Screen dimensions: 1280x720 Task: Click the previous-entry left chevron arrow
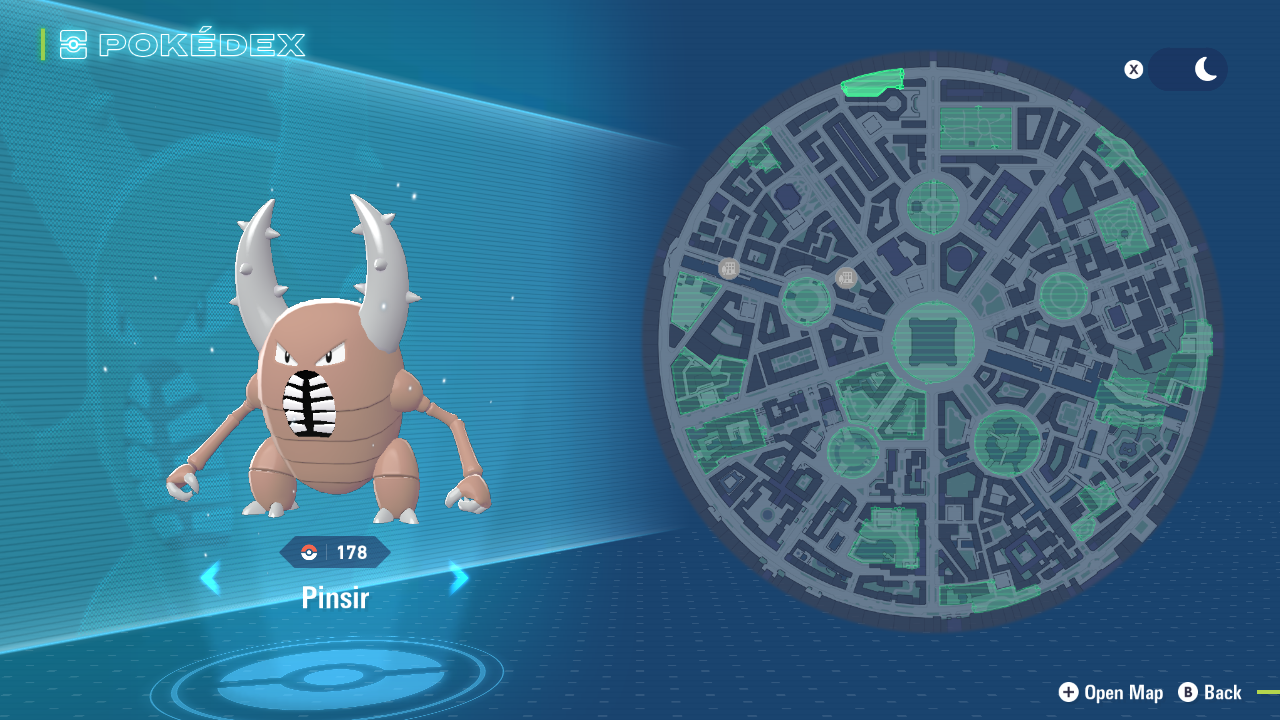211,578
